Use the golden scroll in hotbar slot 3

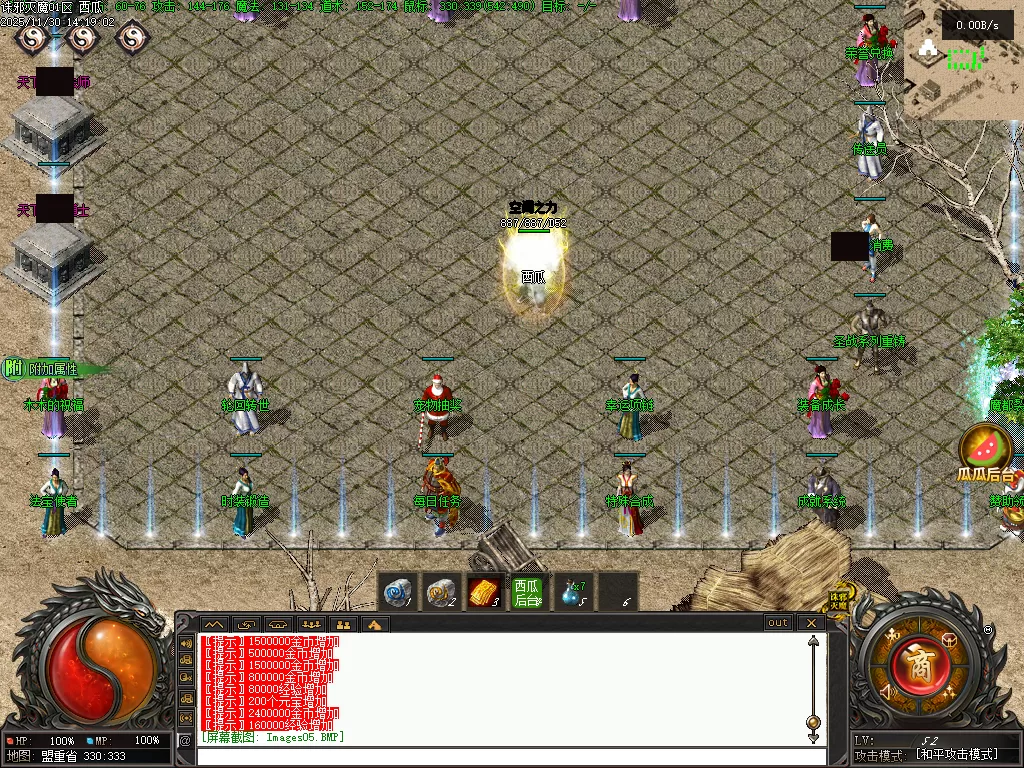click(485, 592)
